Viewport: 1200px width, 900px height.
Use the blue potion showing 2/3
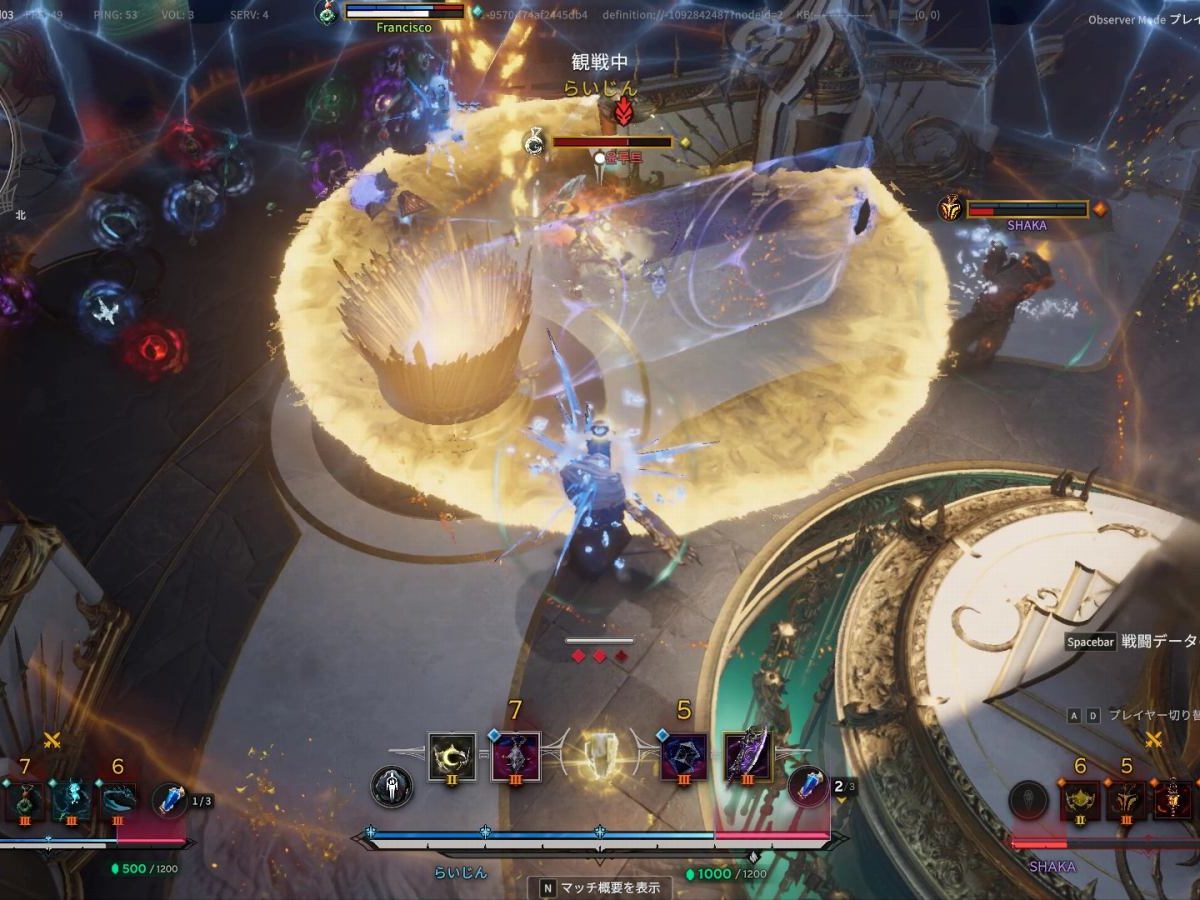pos(808,786)
